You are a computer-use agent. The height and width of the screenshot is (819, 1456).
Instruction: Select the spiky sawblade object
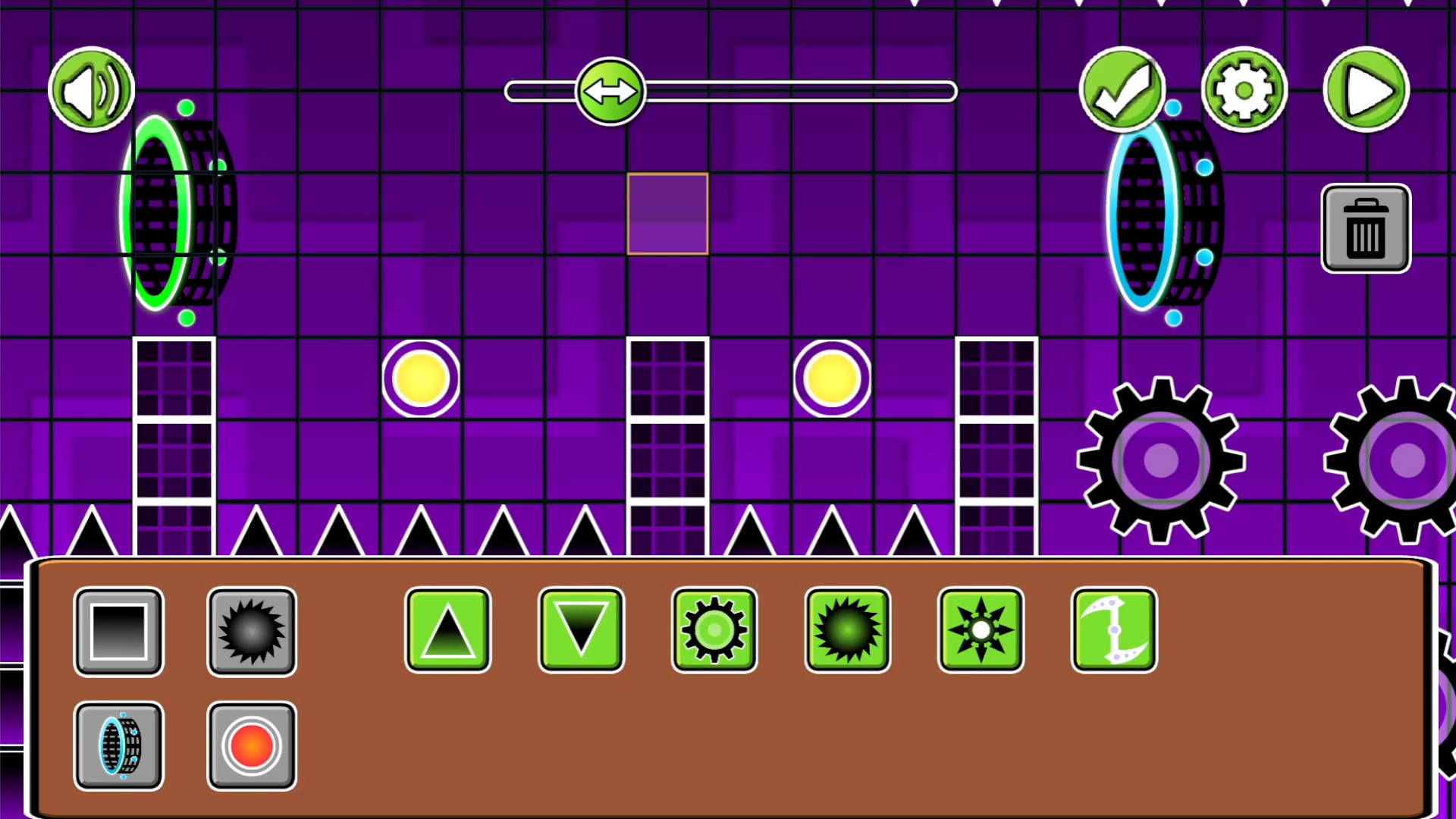click(x=847, y=629)
